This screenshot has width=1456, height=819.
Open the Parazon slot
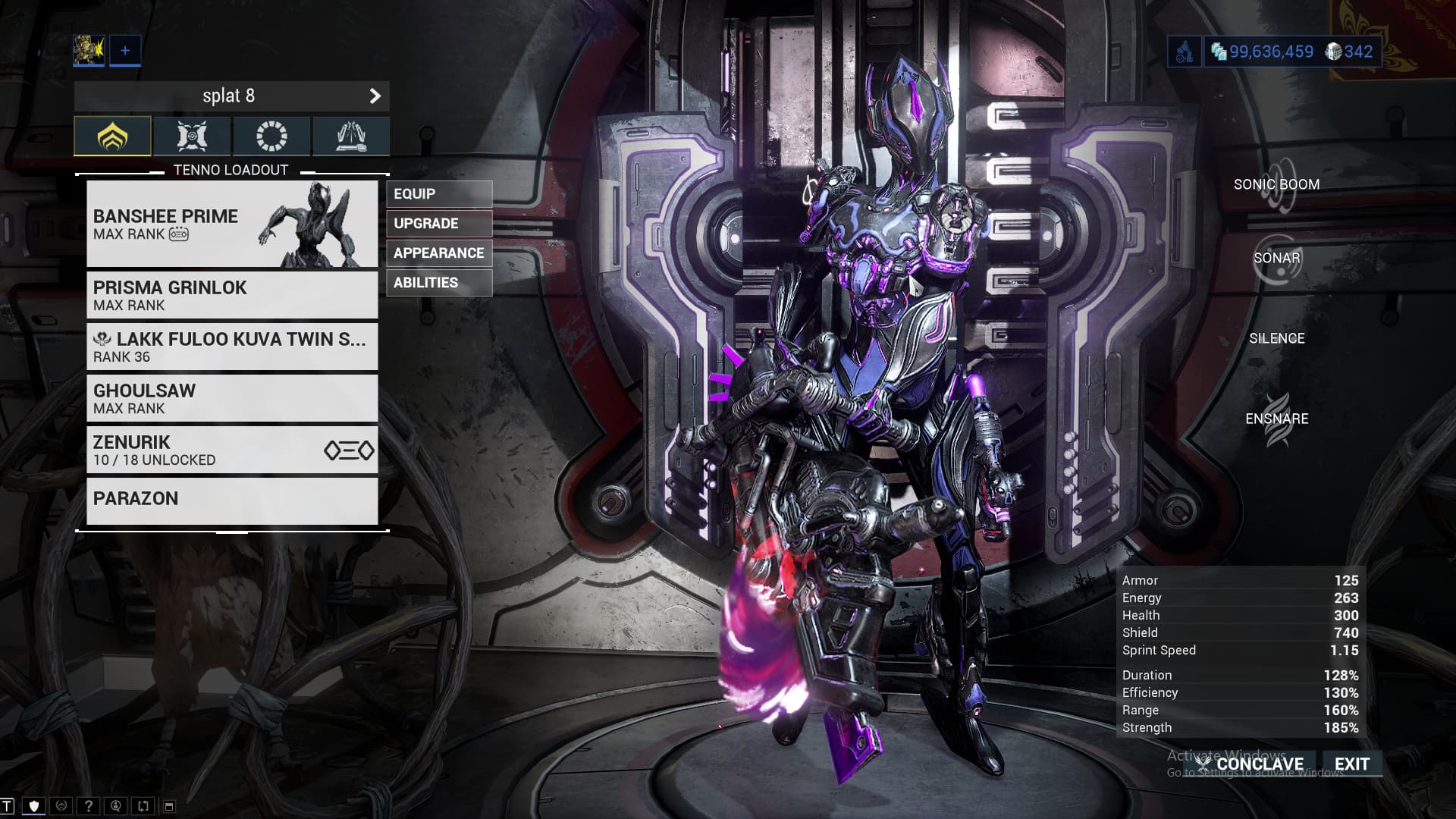(x=232, y=500)
